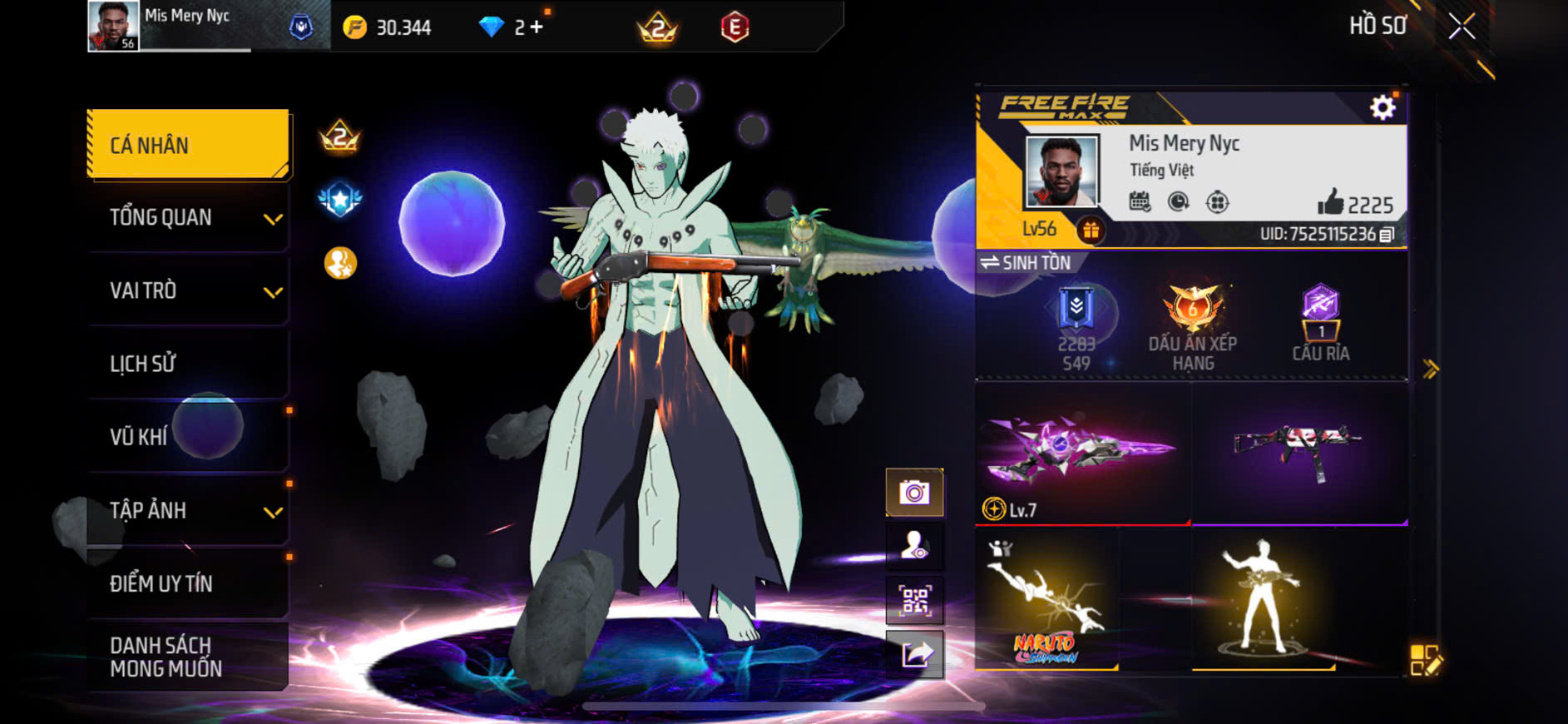
Task: Close the Hồ Sơ profile screen
Action: (x=1462, y=27)
